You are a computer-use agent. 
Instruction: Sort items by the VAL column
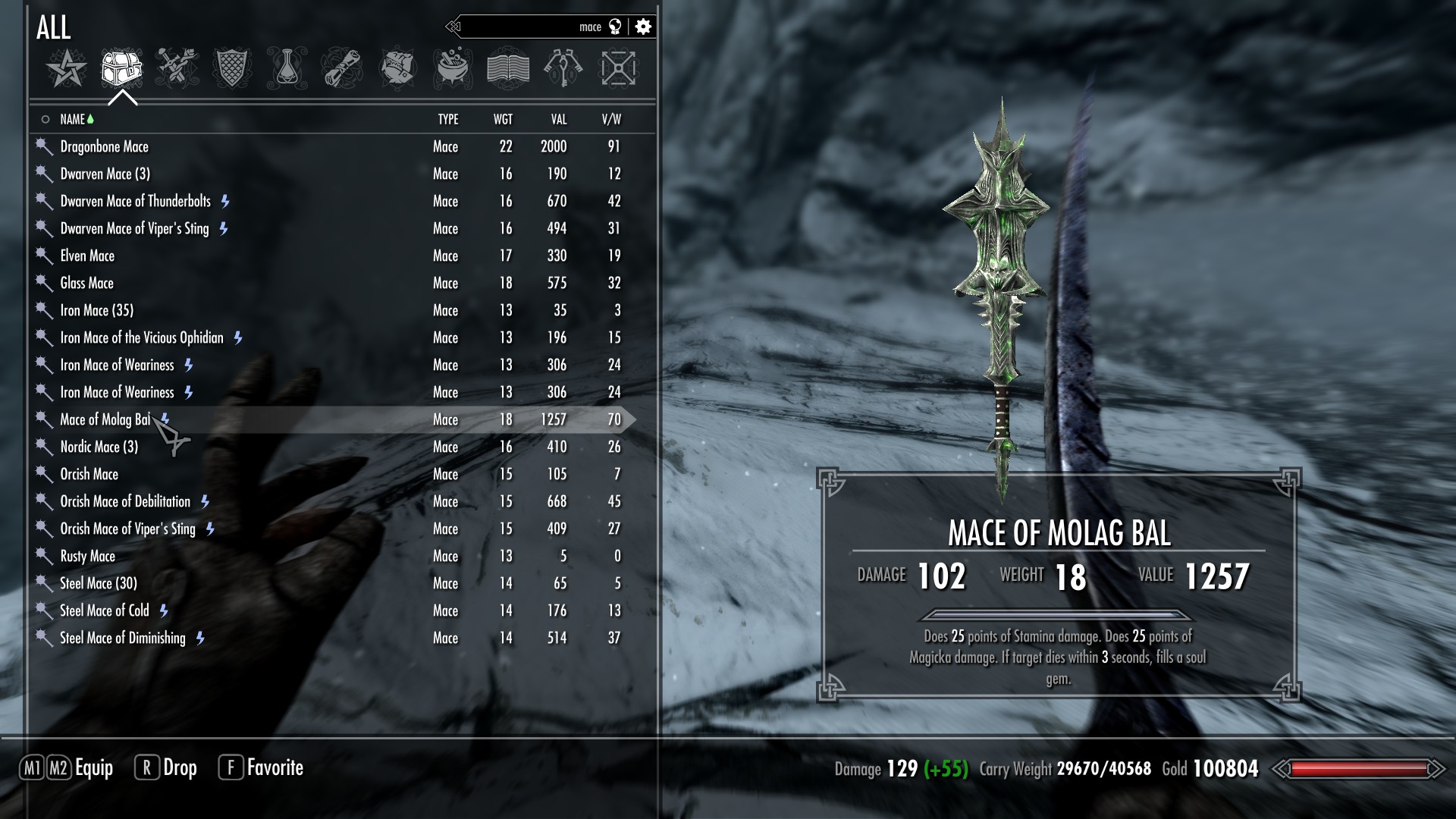(559, 119)
